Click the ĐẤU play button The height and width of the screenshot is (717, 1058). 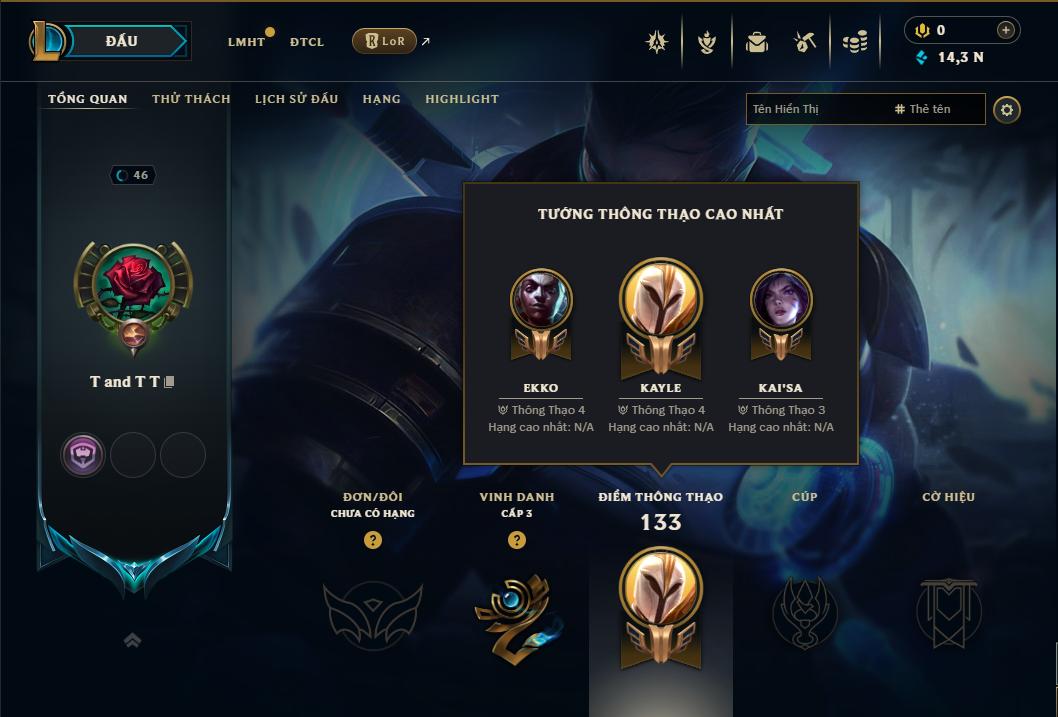tap(122, 41)
